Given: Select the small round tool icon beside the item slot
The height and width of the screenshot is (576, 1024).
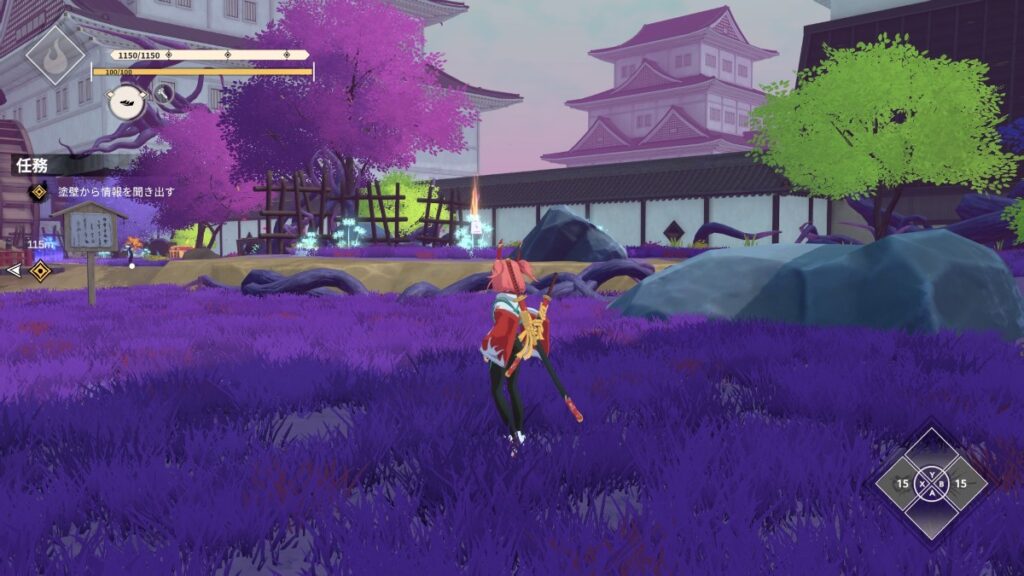Looking at the screenshot, I should tap(165, 95).
